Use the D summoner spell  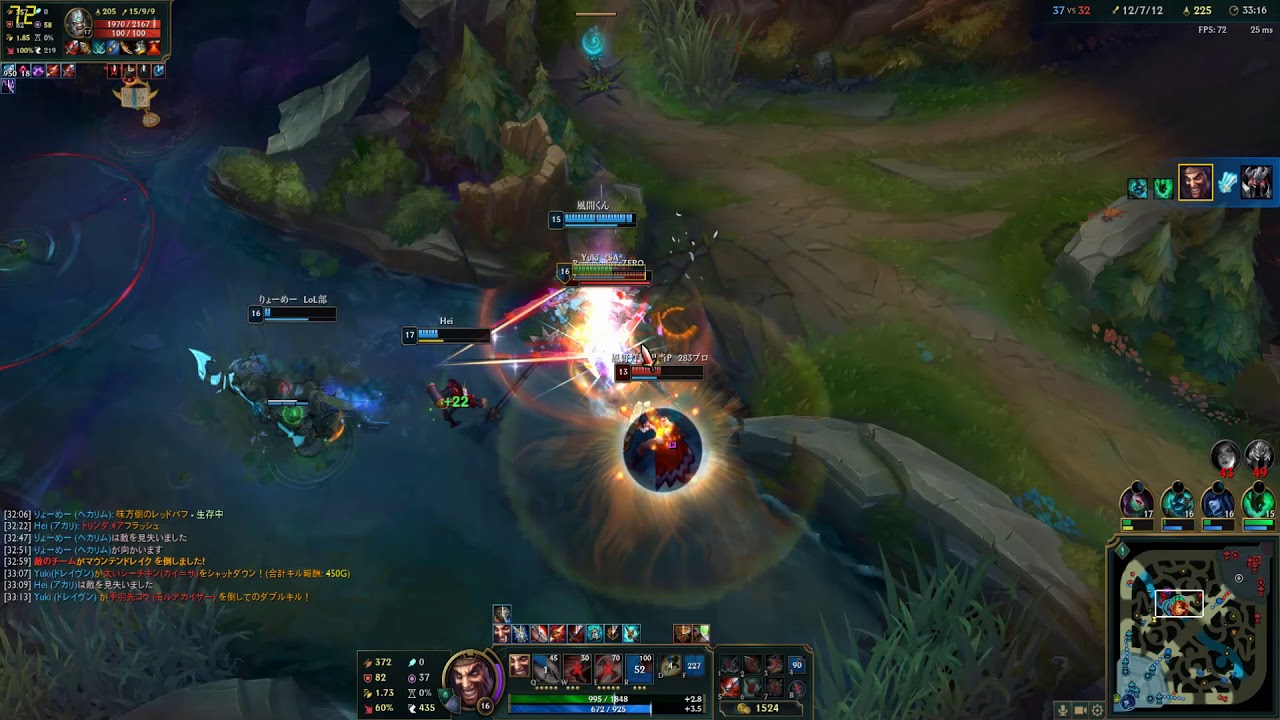click(x=671, y=665)
